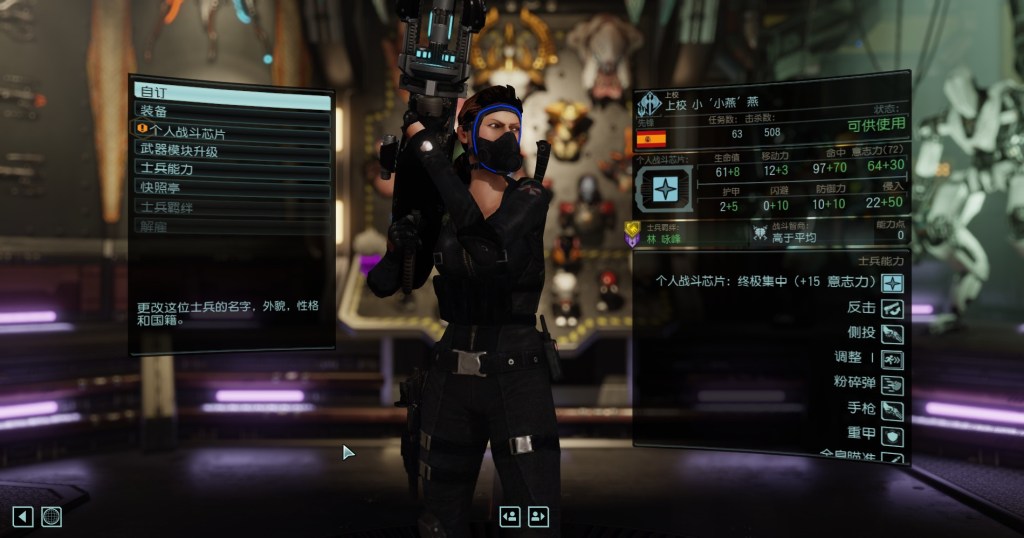Switch to the previous soldier
1024x538 pixels.
click(x=510, y=516)
